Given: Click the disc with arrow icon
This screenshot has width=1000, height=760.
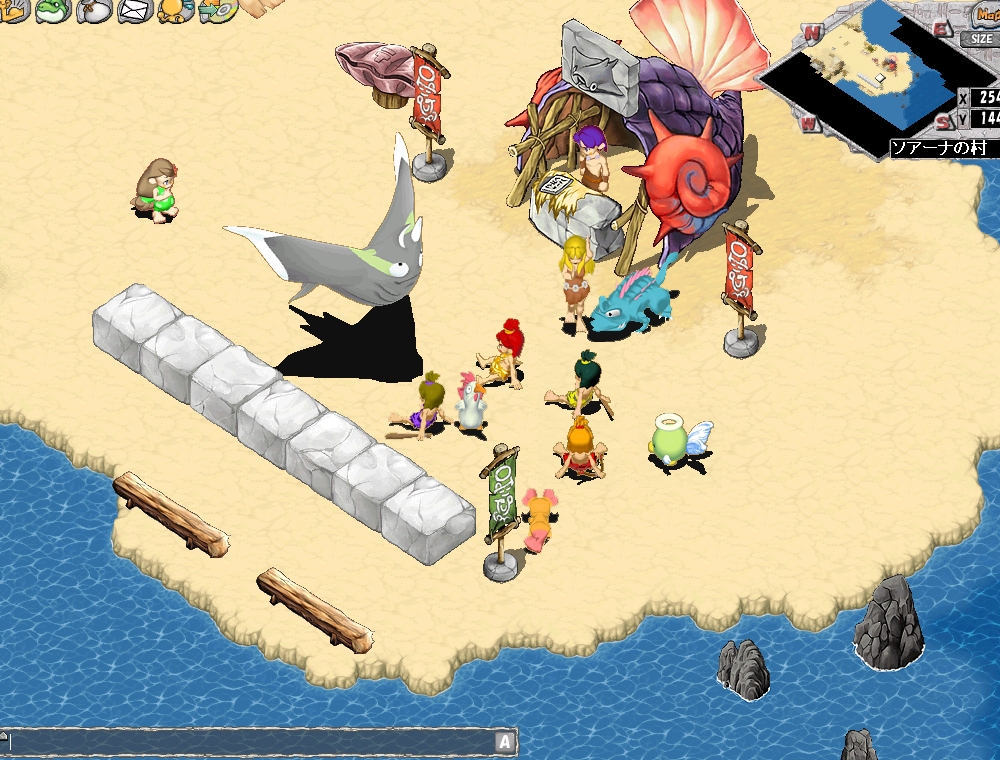Looking at the screenshot, I should point(218,11).
